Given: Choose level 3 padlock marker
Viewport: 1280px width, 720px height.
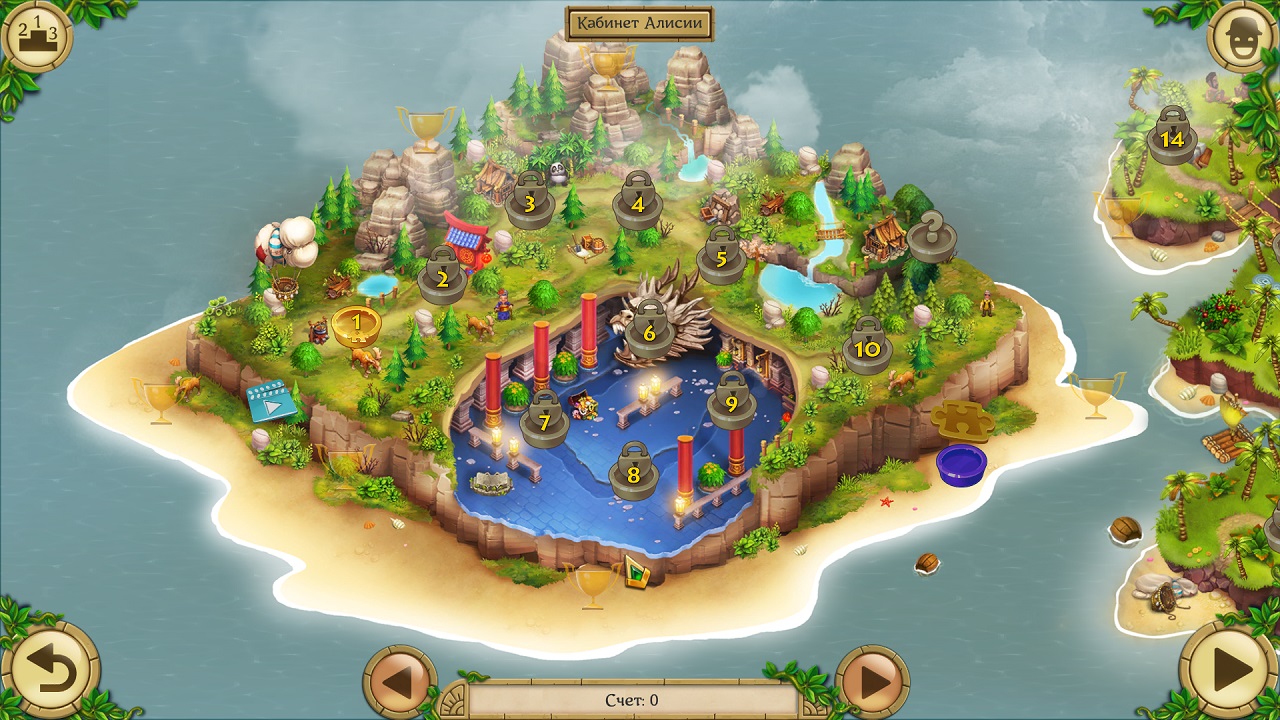Looking at the screenshot, I should point(529,203).
